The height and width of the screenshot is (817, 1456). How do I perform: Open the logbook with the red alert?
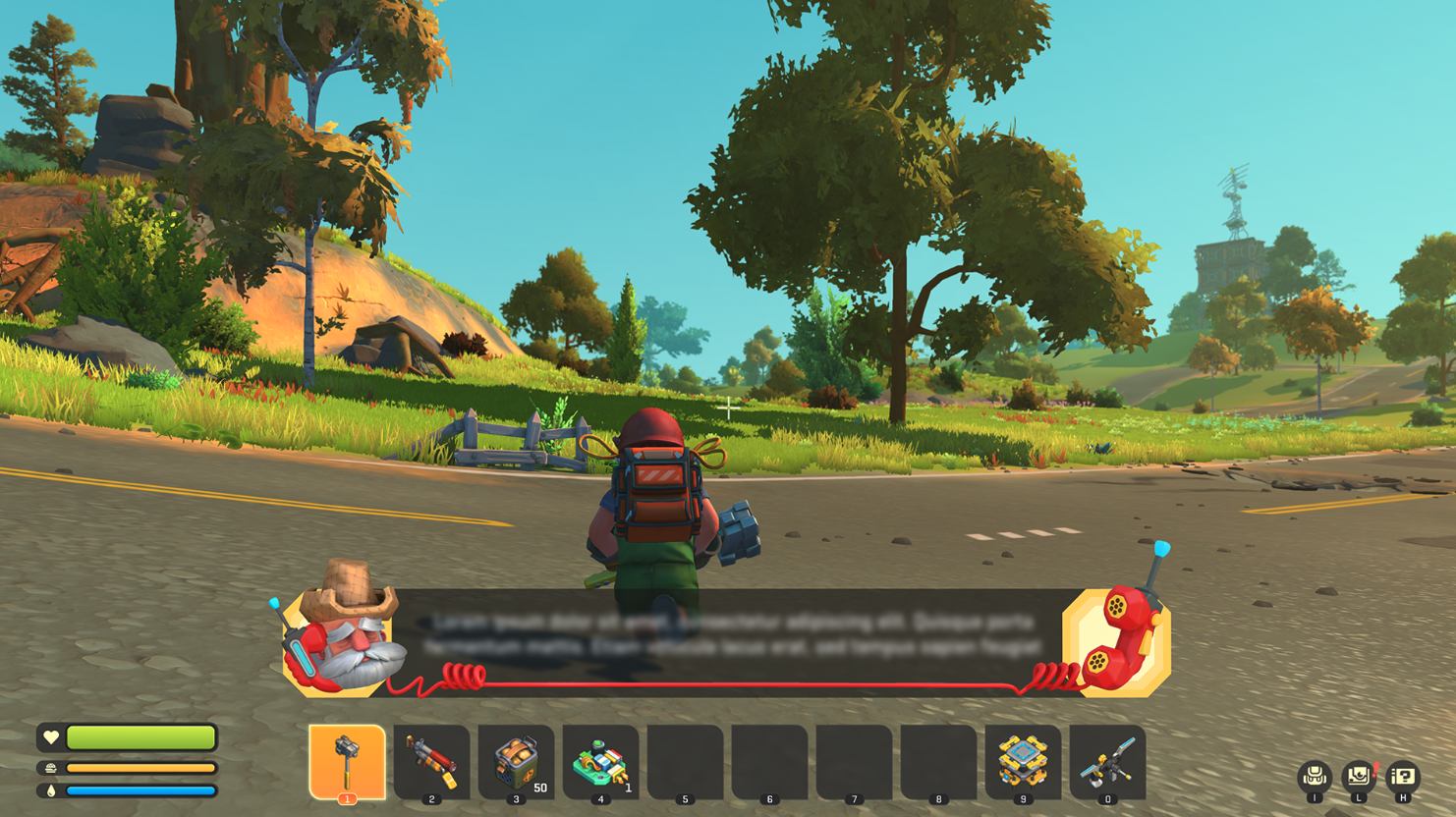[1359, 777]
